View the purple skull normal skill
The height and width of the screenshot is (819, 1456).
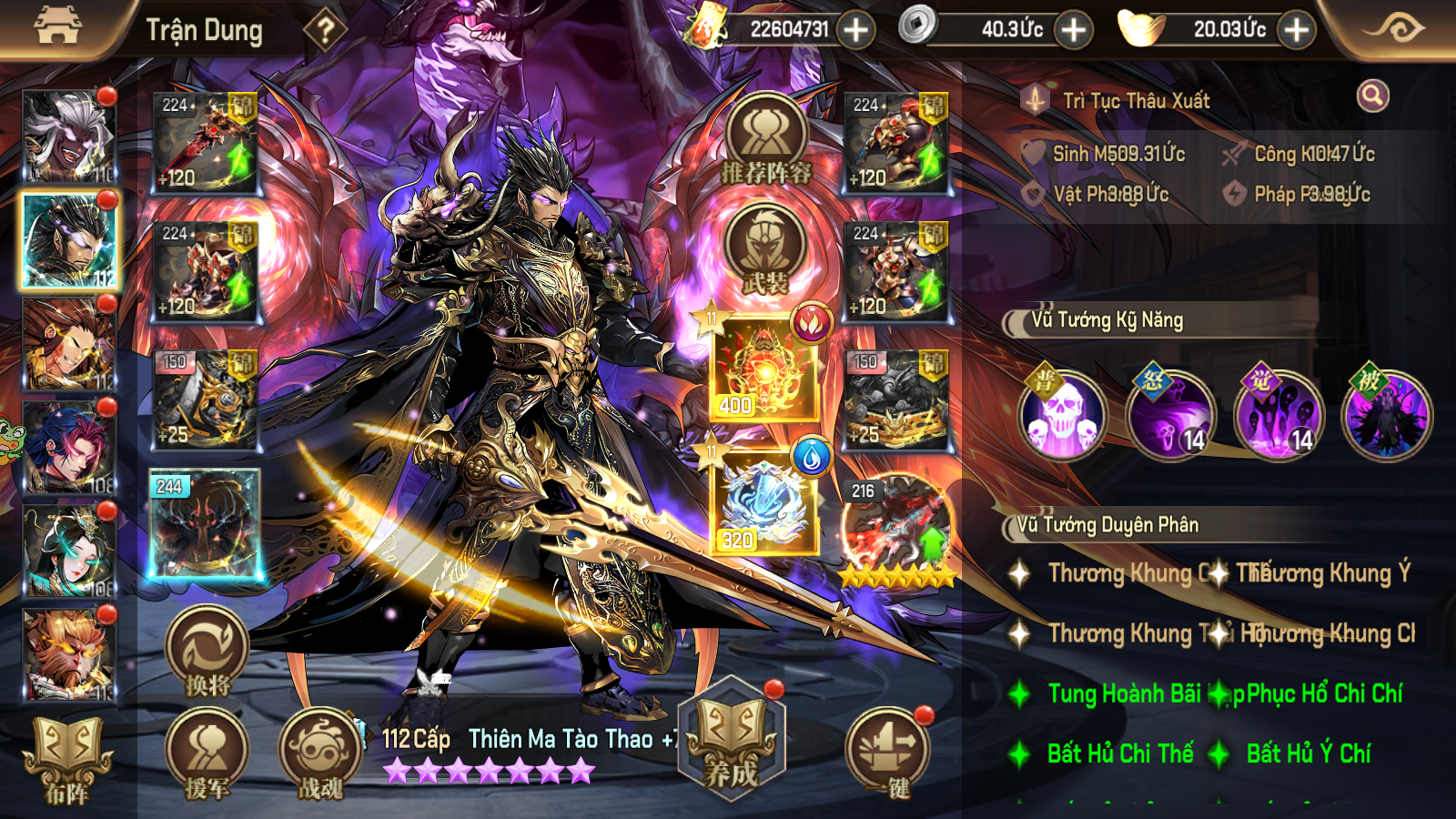tap(1062, 416)
